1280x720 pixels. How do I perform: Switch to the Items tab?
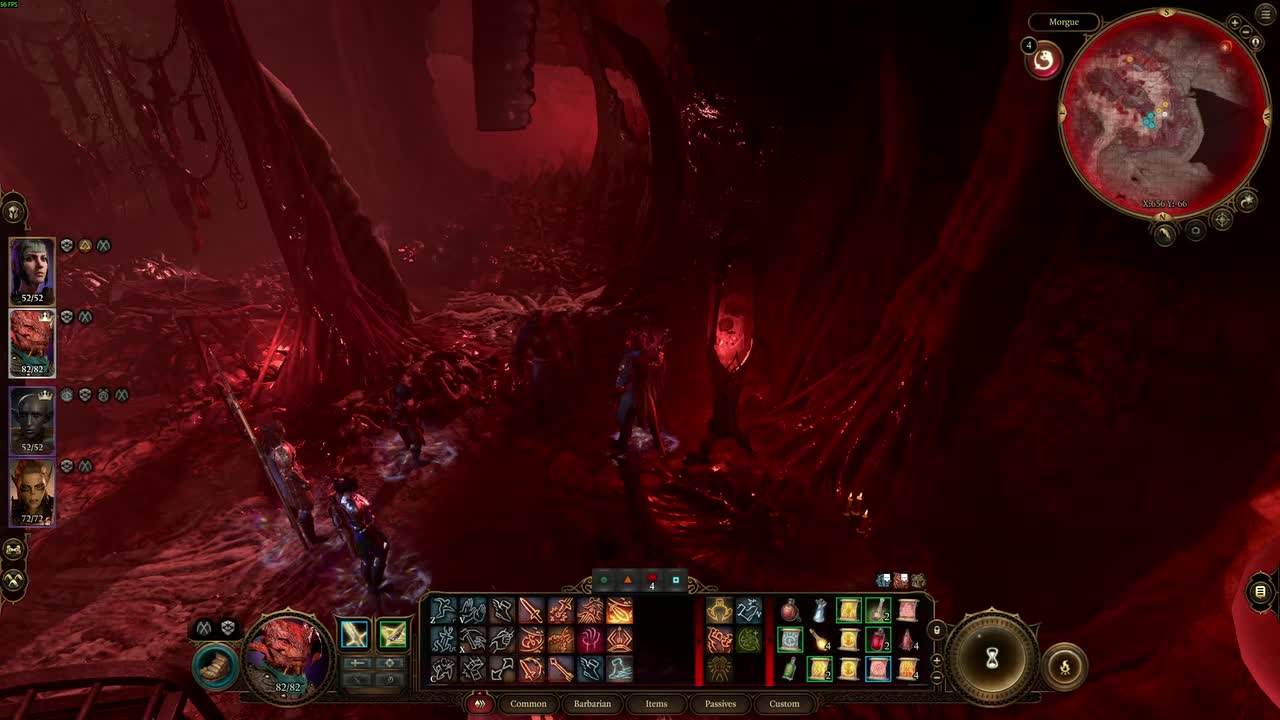click(x=656, y=704)
